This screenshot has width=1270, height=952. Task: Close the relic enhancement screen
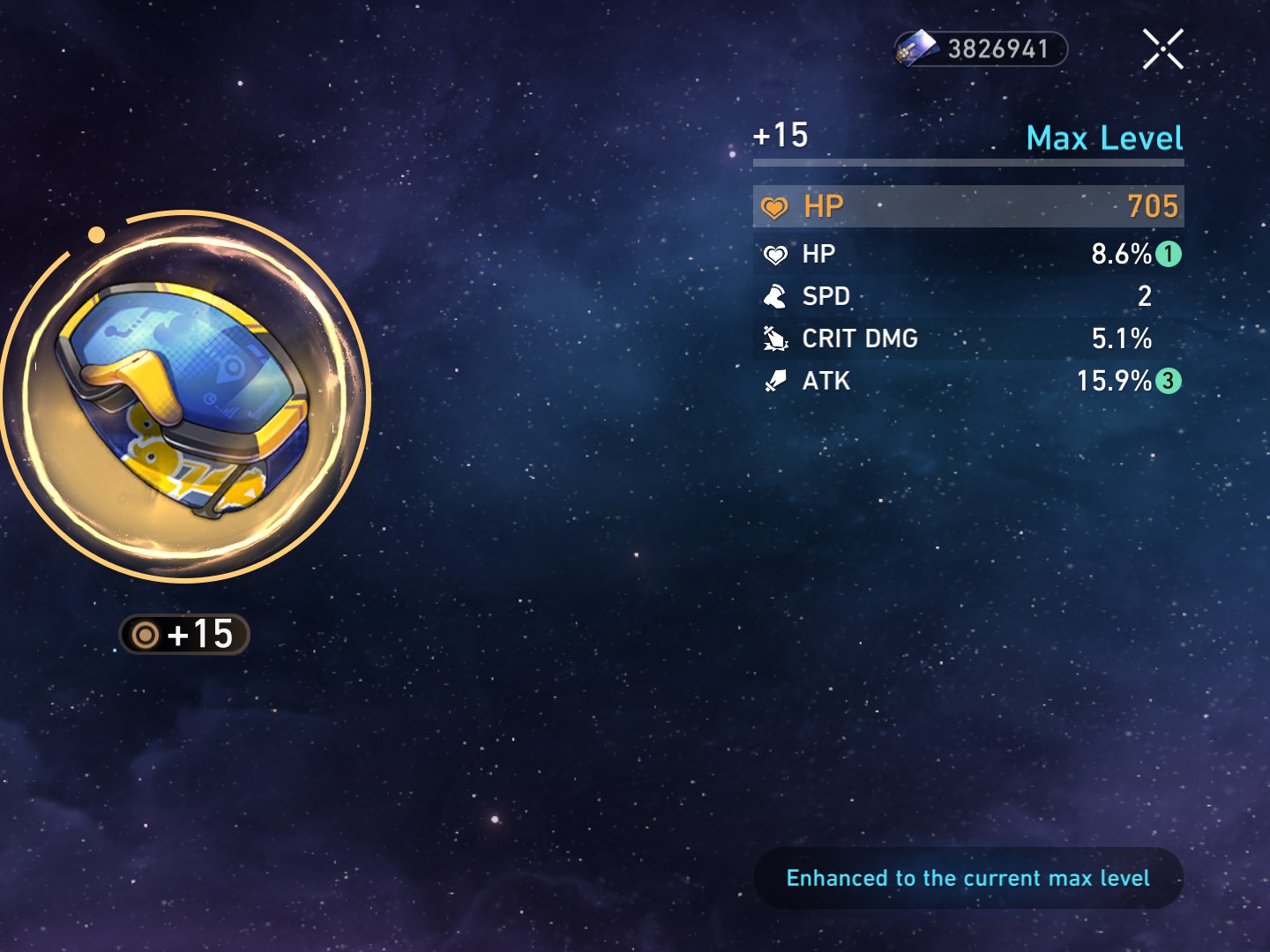tap(1162, 48)
